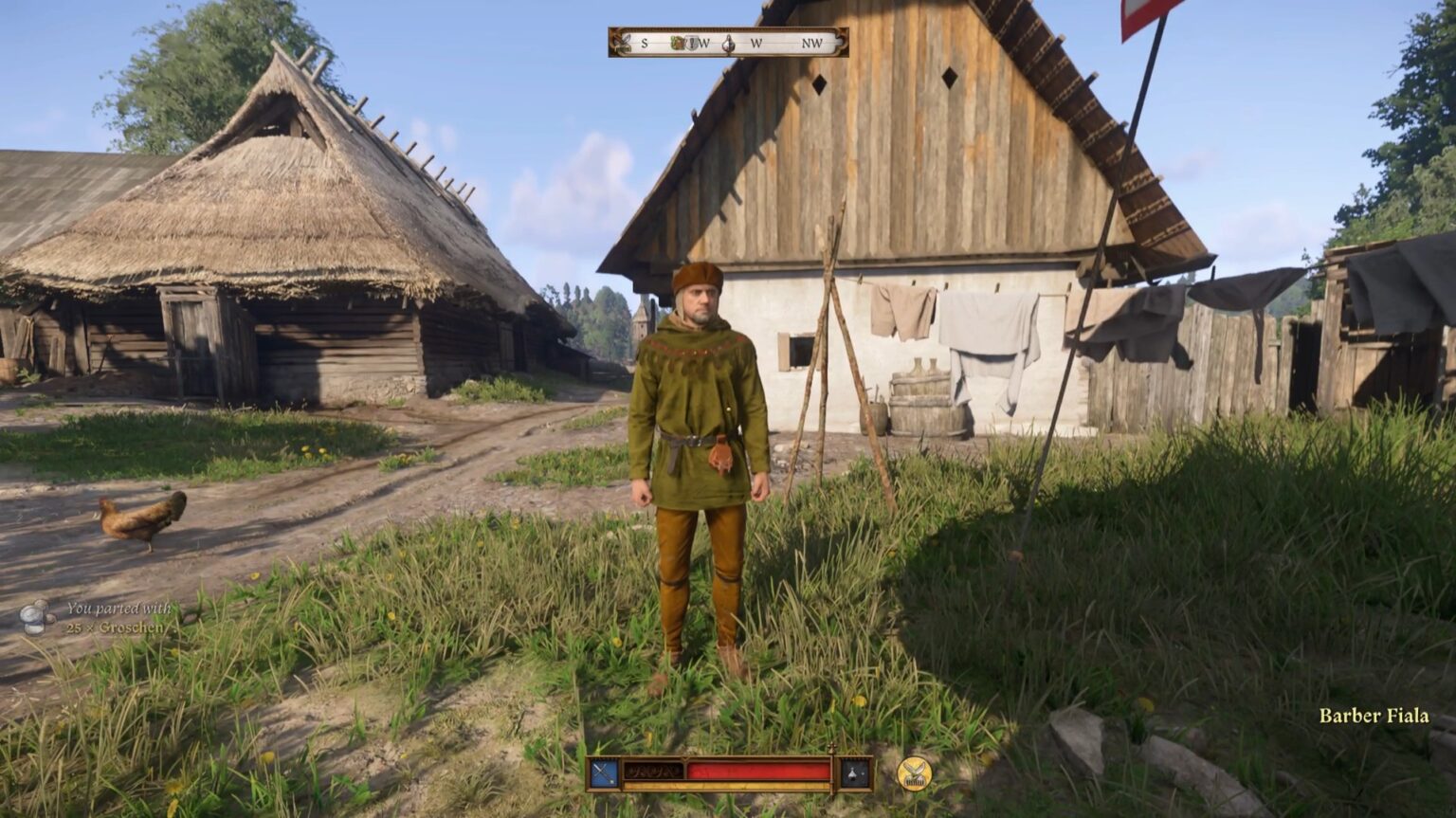Screen dimensions: 1456x818
Task: Click the scissors marker on the compass bar
Action: pyautogui.click(x=622, y=41)
